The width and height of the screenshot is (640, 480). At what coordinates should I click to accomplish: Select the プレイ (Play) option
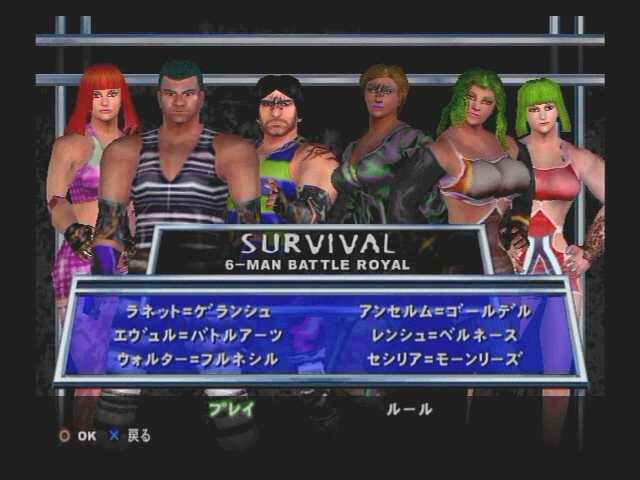[x=231, y=408]
